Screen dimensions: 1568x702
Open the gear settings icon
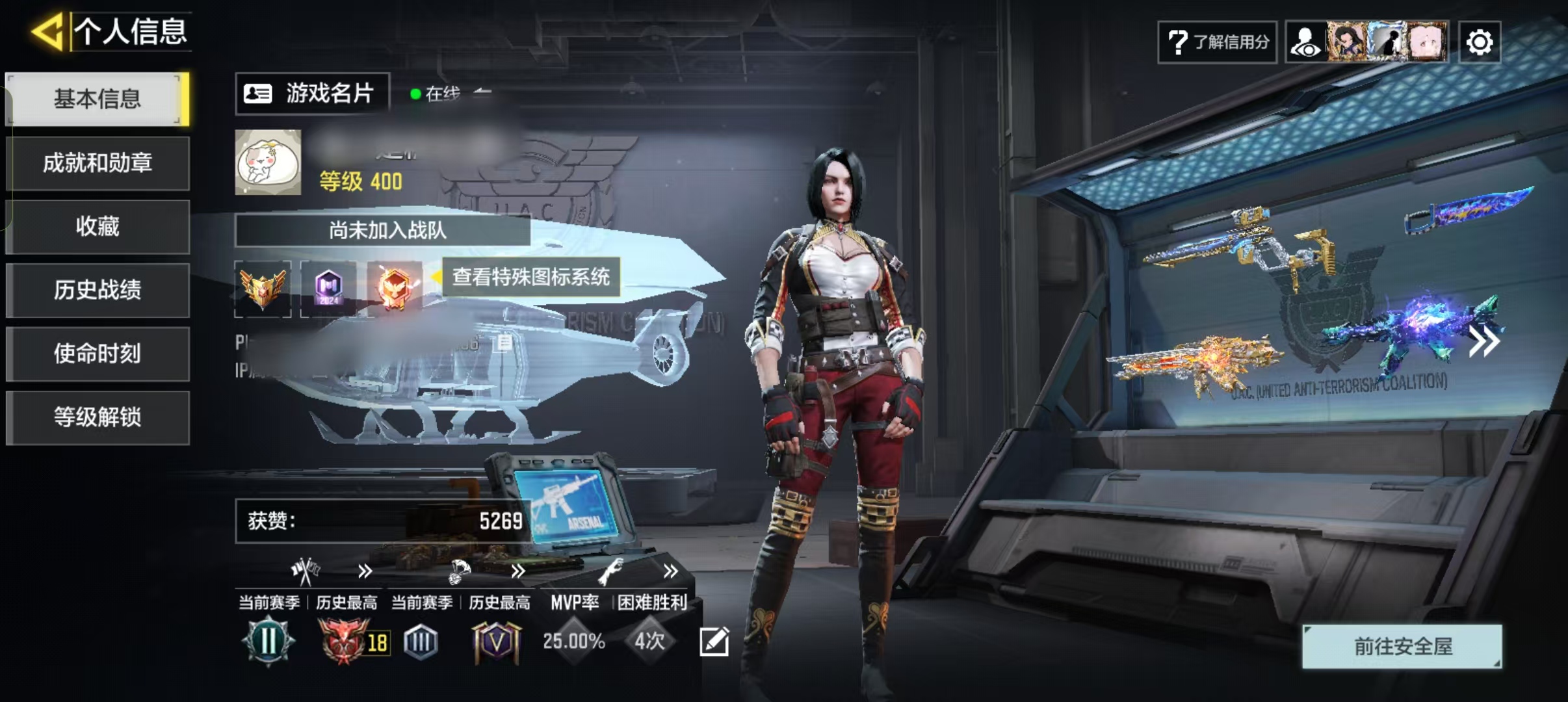(x=1479, y=43)
